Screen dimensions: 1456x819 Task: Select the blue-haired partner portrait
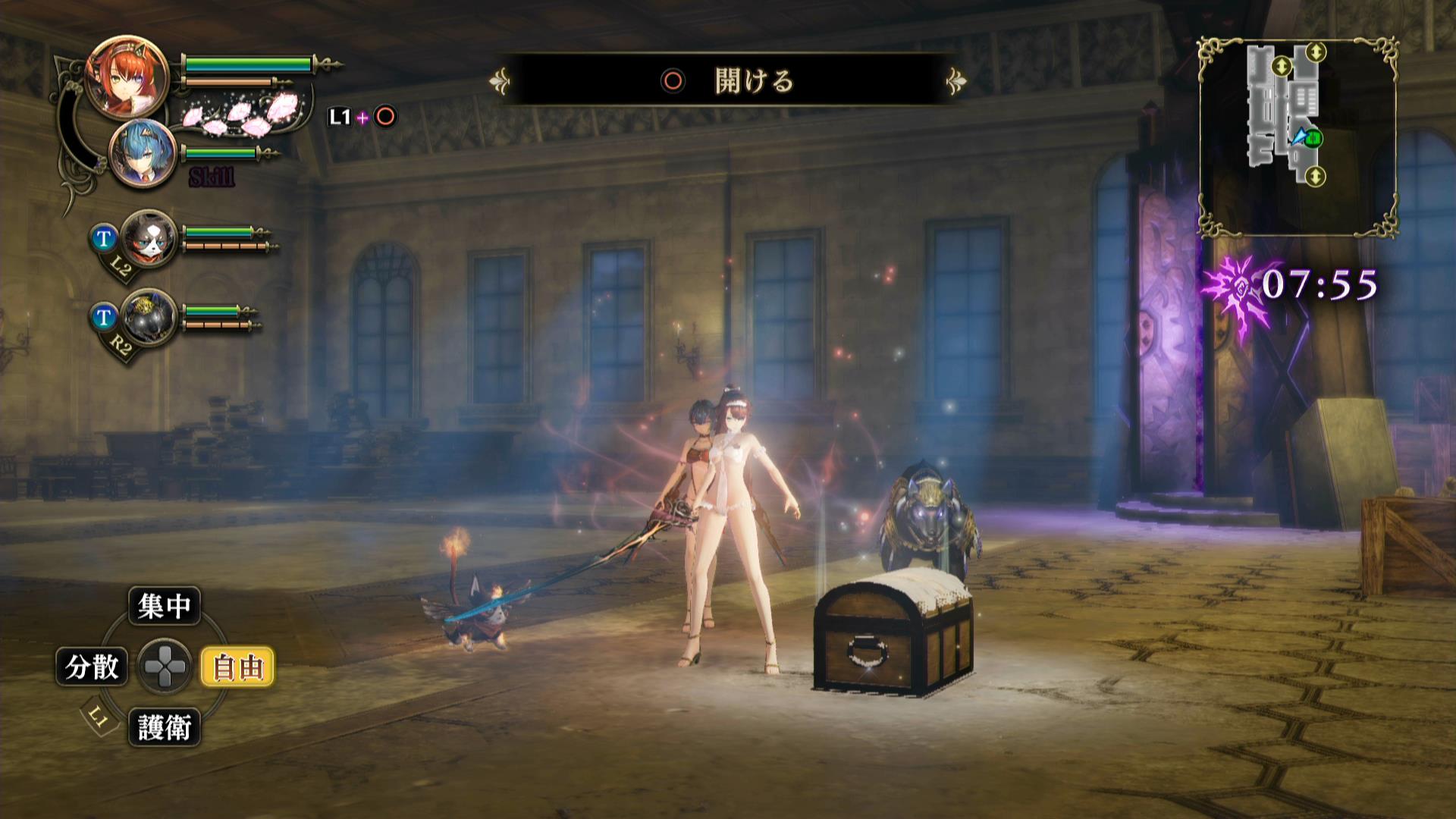point(143,153)
